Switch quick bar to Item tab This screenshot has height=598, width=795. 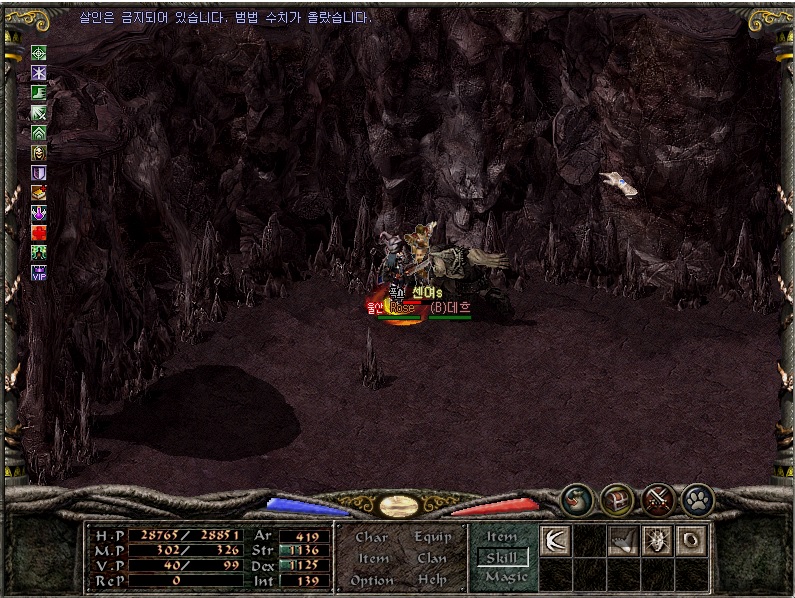[502, 537]
